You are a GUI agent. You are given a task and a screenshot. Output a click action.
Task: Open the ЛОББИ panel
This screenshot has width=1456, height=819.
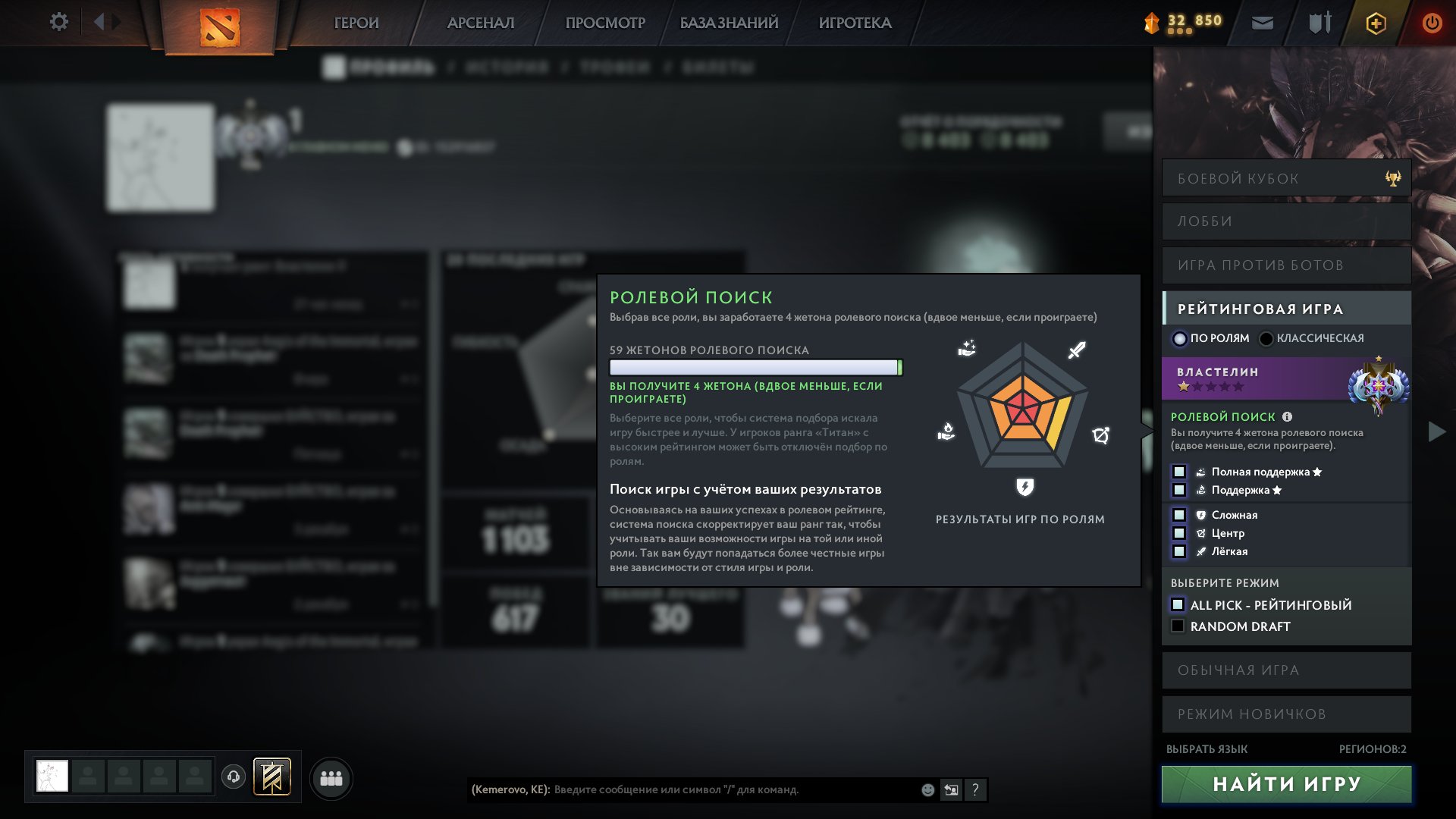click(1285, 221)
